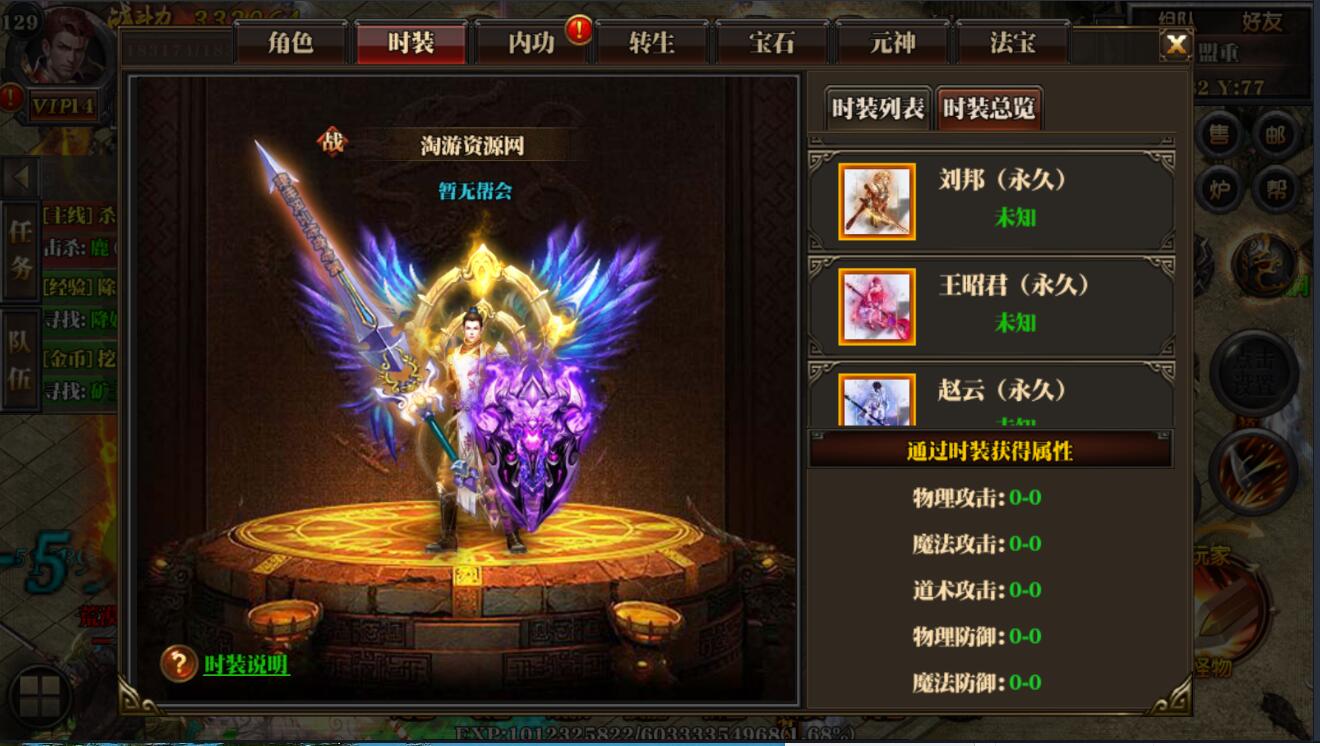Open the four-square grid menu button
The width and height of the screenshot is (1320, 746).
click(x=40, y=696)
